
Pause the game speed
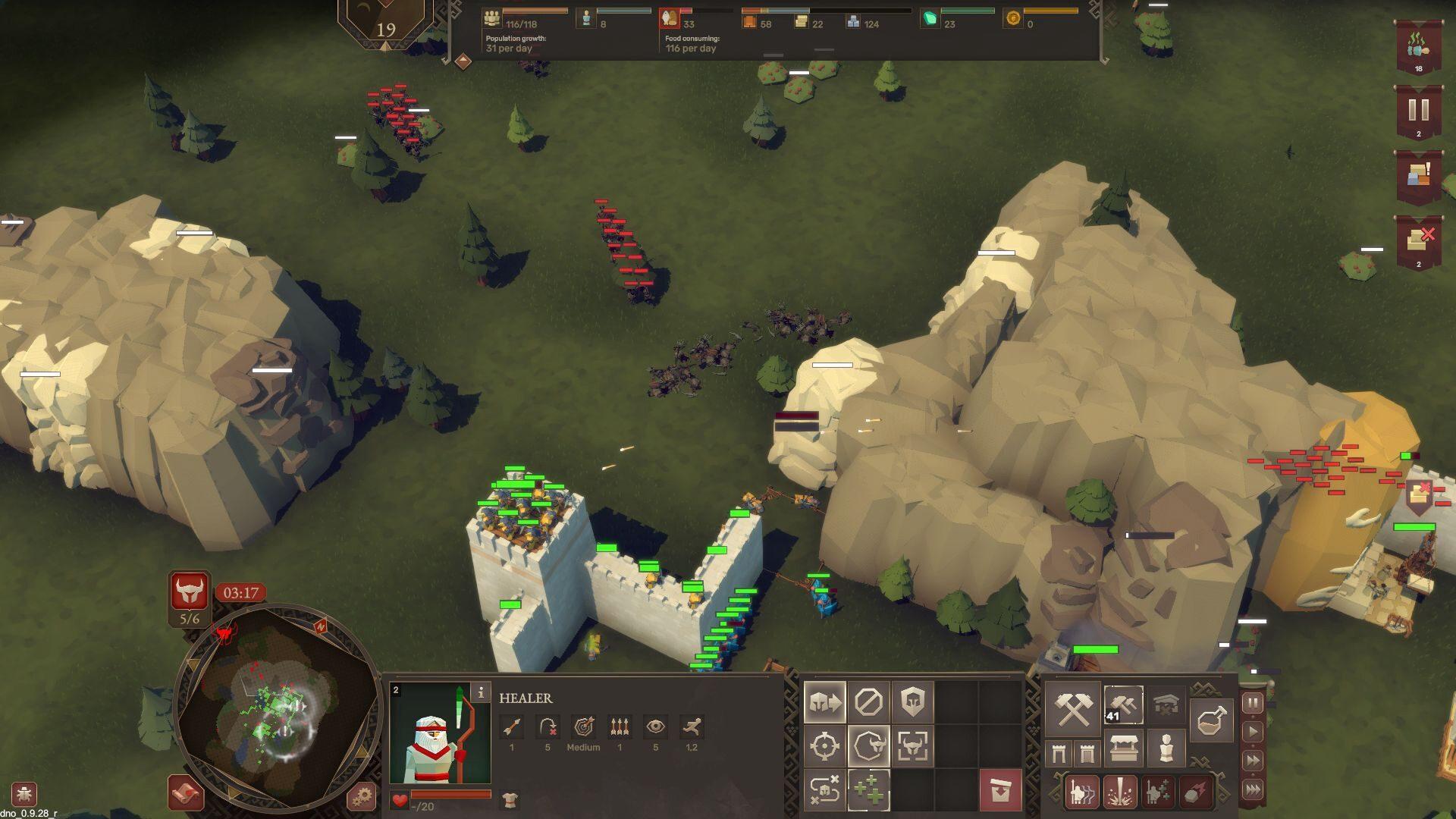(1253, 704)
